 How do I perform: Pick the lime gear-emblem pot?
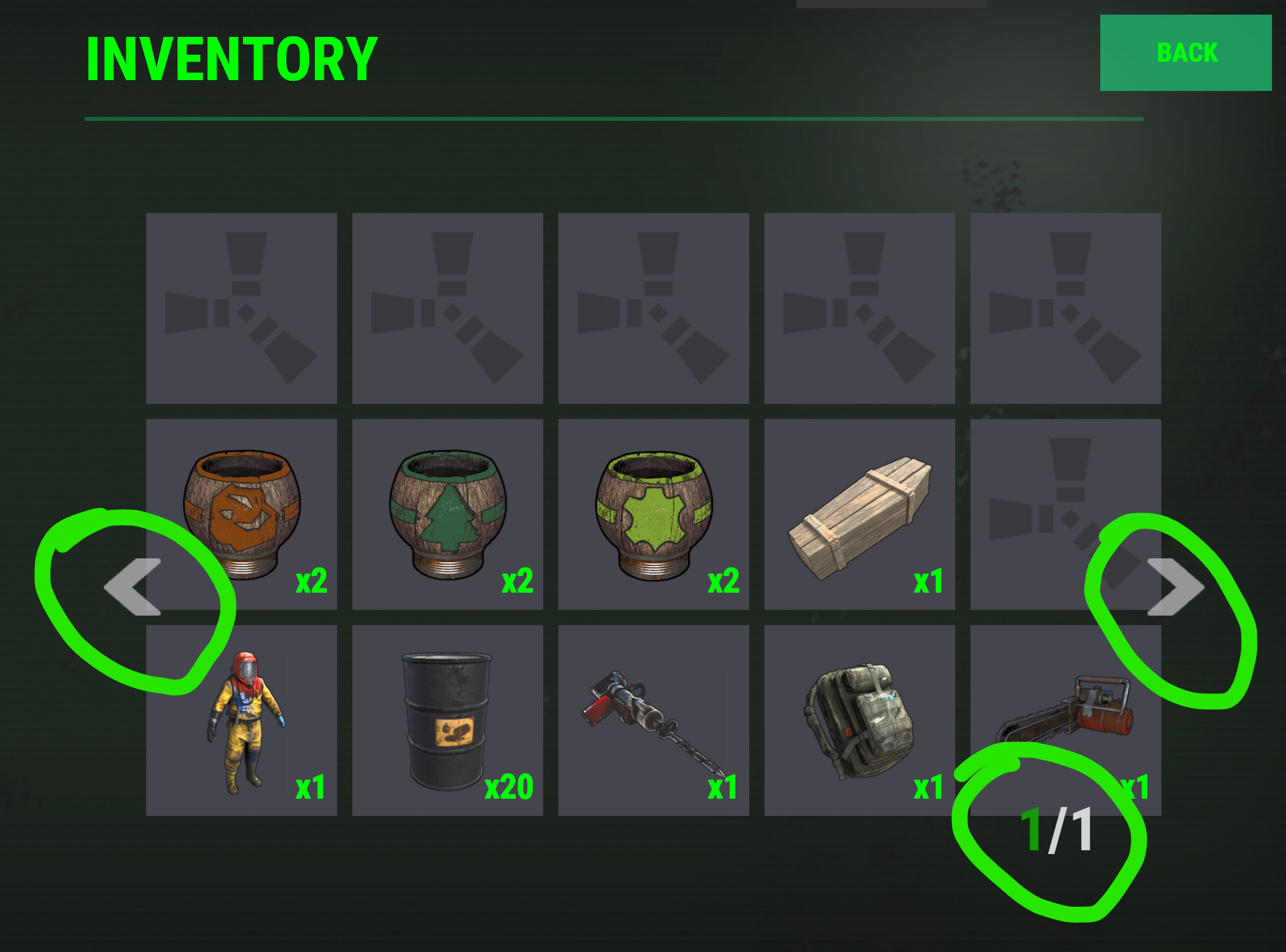(654, 514)
